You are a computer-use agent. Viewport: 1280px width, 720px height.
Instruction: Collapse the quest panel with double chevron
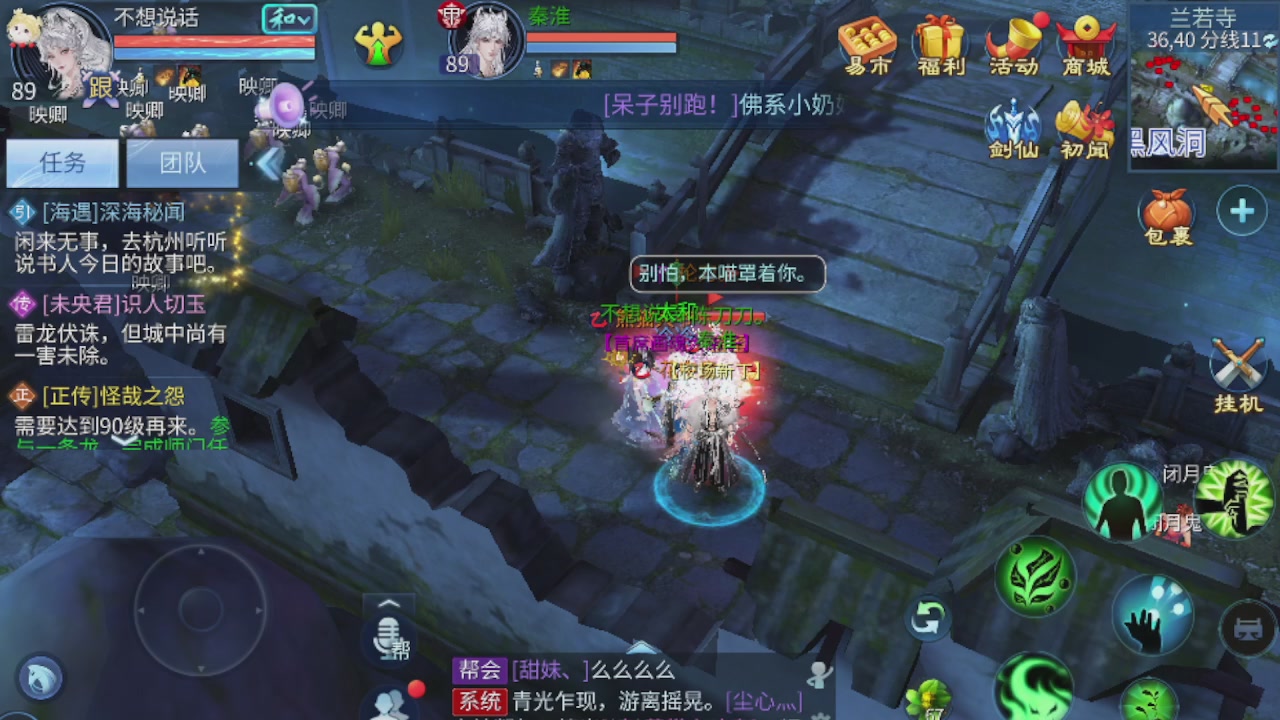267,162
